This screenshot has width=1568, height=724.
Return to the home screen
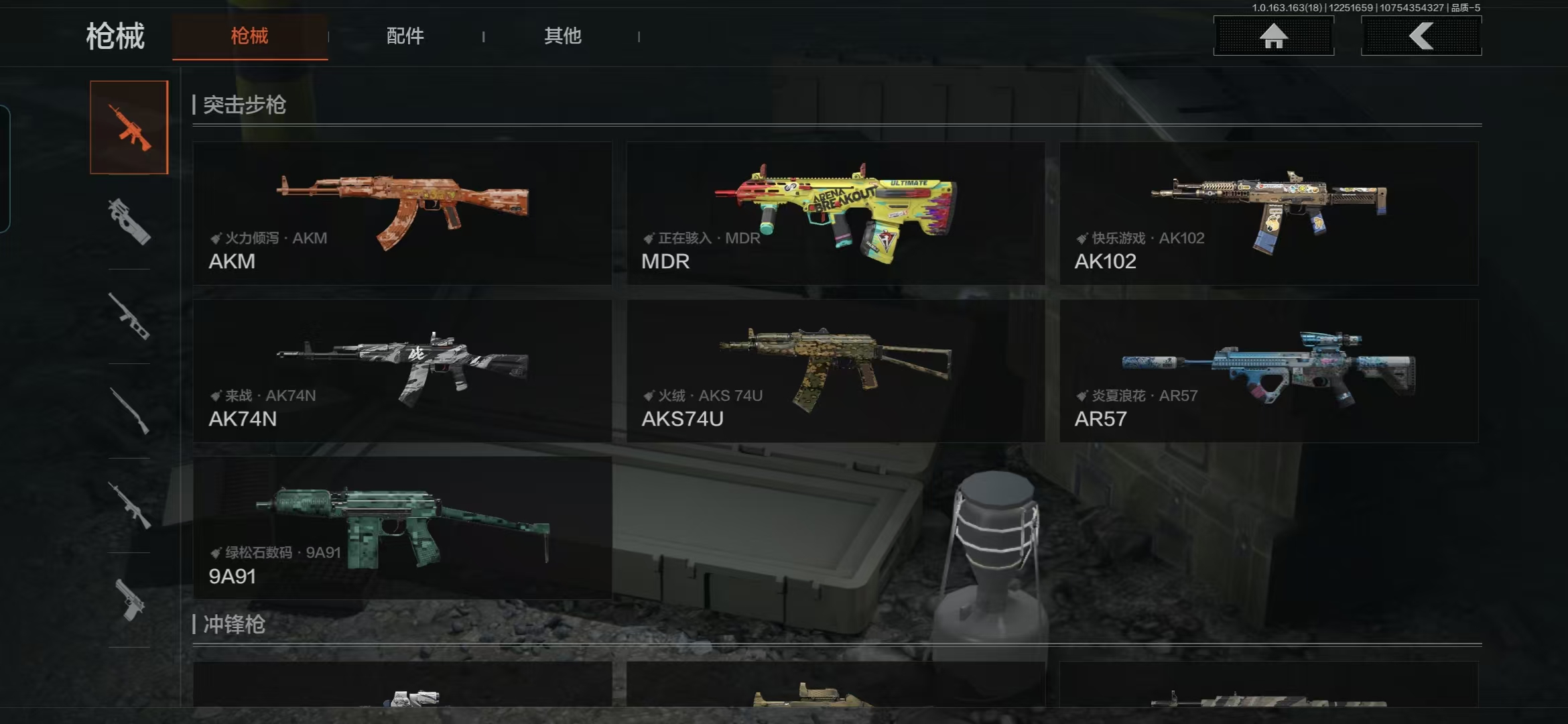[1273, 36]
